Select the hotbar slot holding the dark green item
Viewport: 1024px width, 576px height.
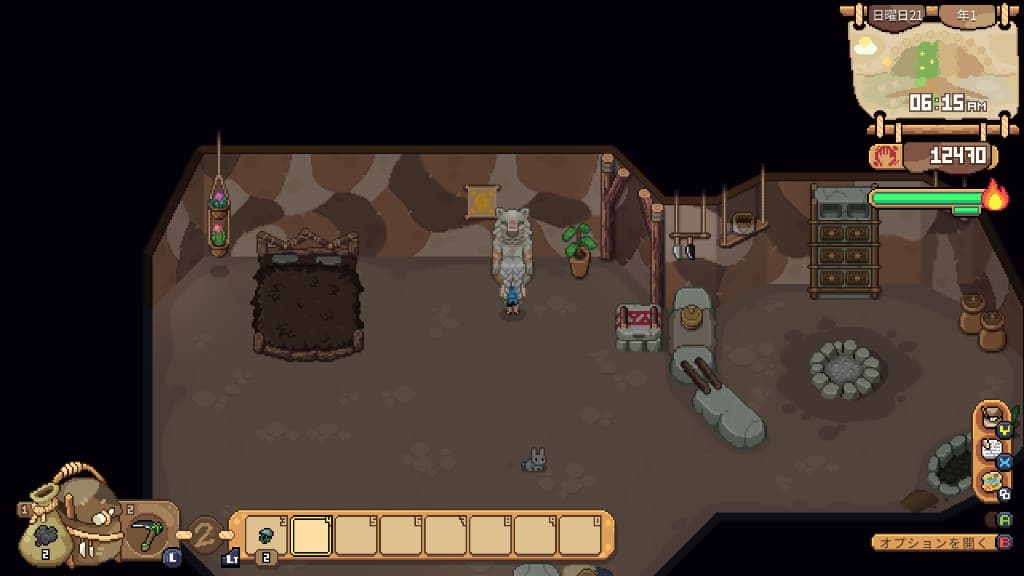coord(266,536)
